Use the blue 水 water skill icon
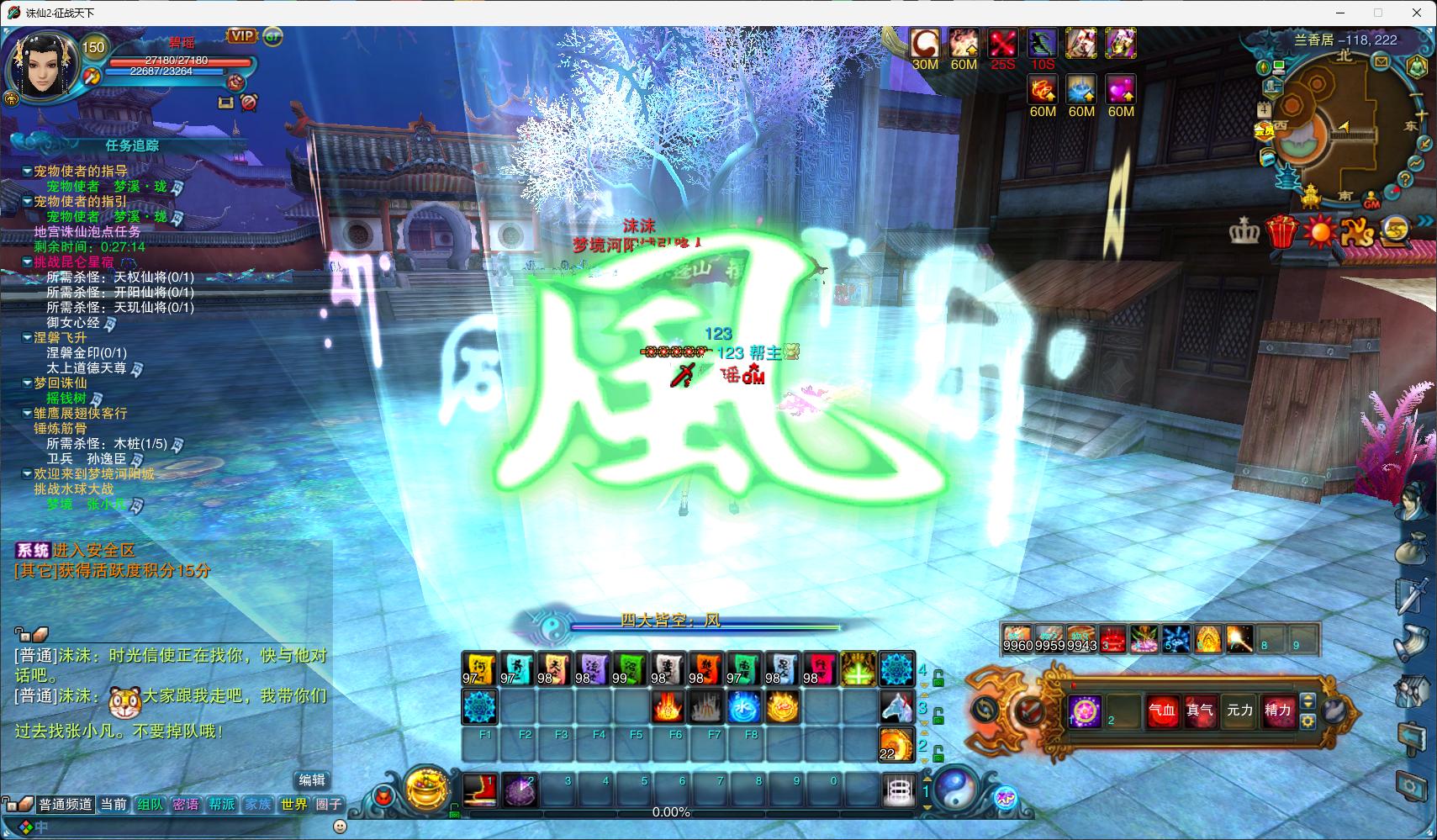This screenshot has width=1437, height=840. (744, 708)
